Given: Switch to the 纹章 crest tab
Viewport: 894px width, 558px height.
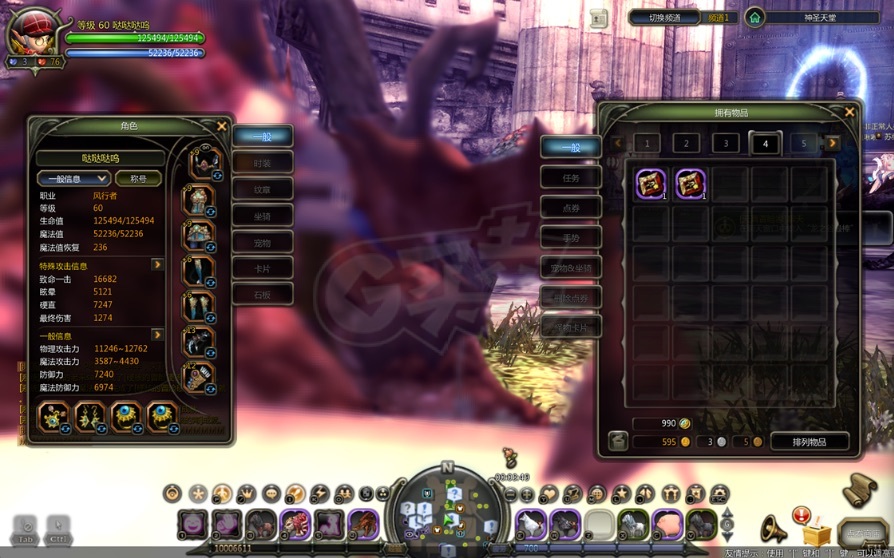Looking at the screenshot, I should pyautogui.click(x=262, y=189).
